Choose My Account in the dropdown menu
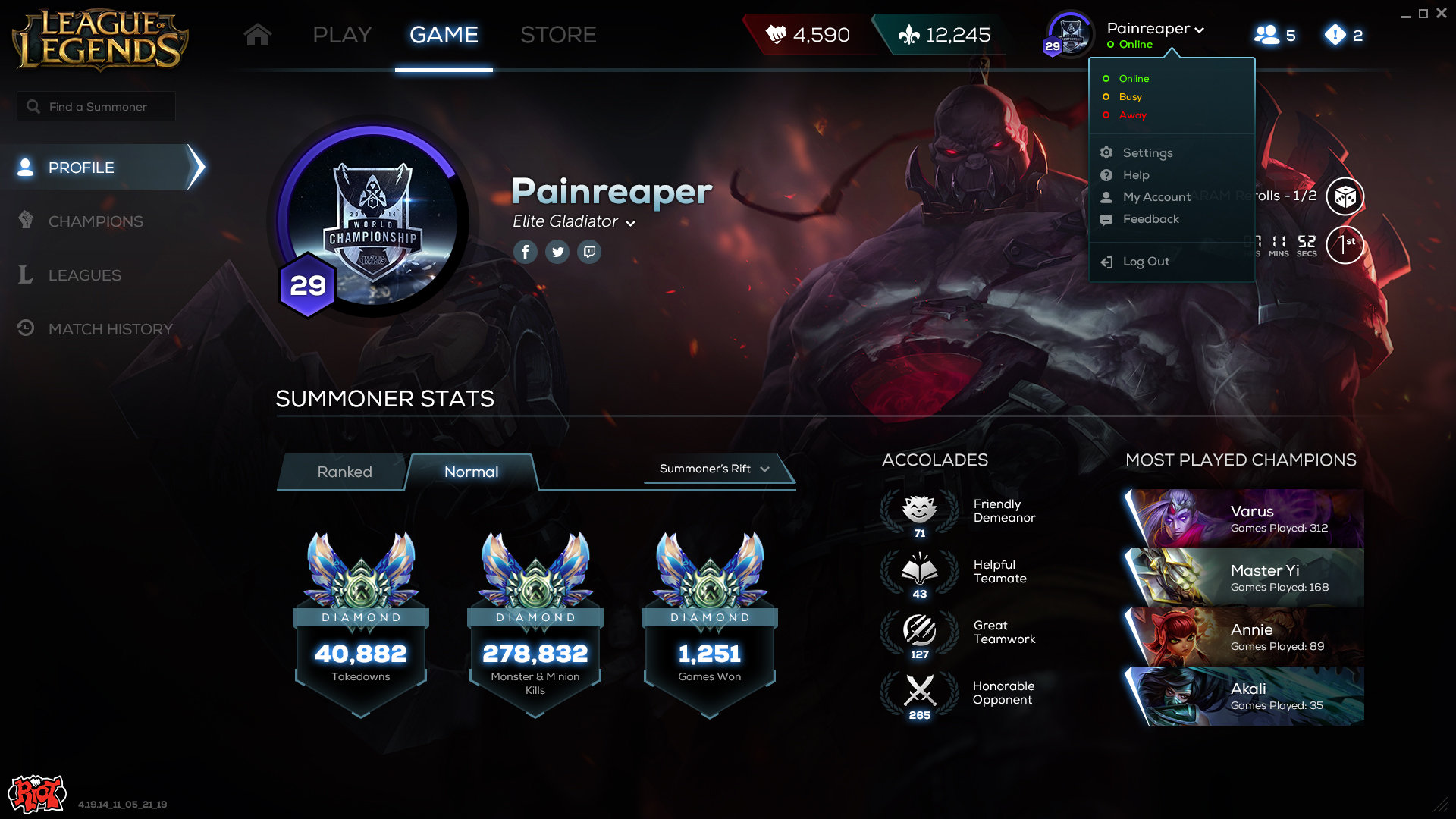 coord(1156,197)
